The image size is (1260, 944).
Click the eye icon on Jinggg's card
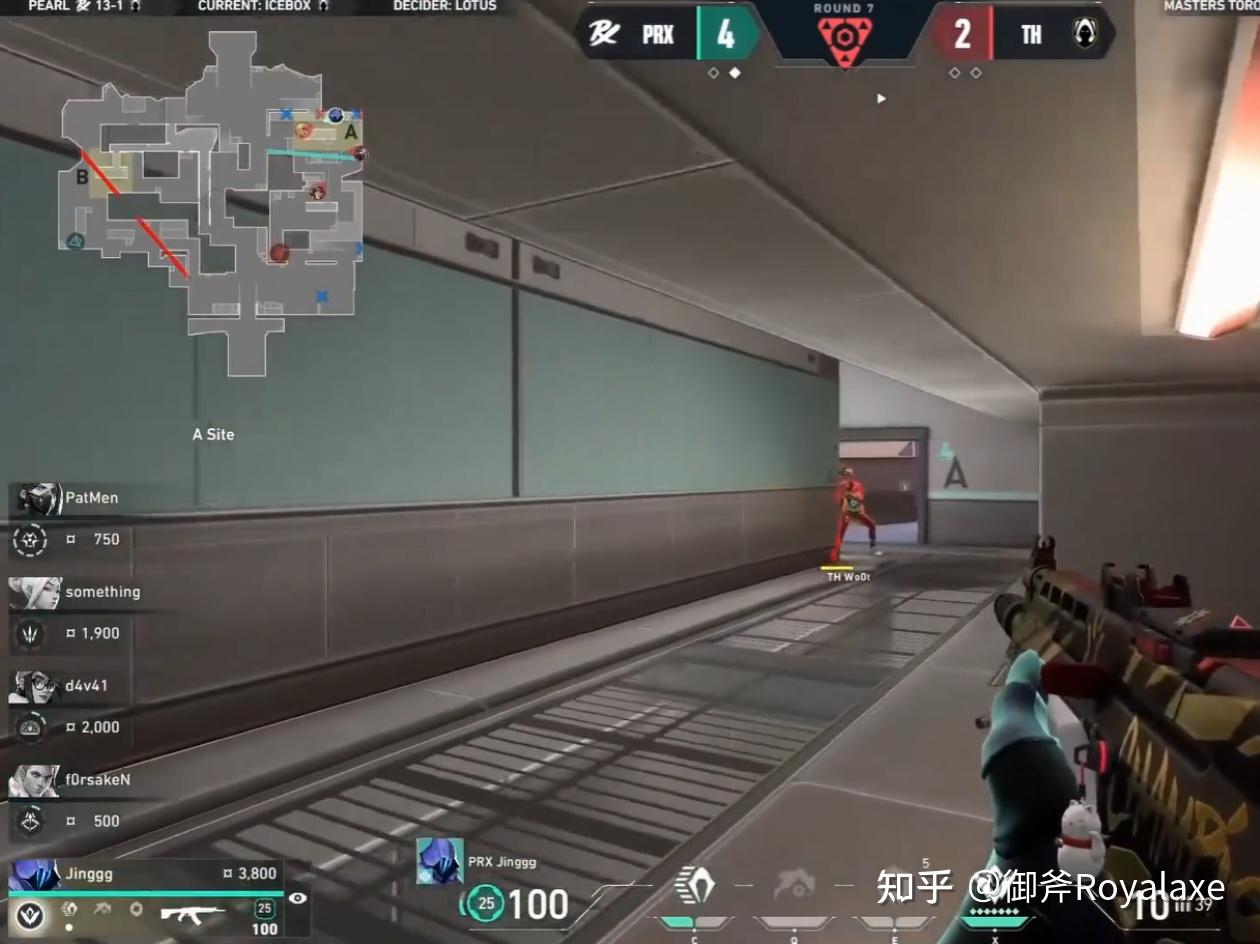coord(297,898)
